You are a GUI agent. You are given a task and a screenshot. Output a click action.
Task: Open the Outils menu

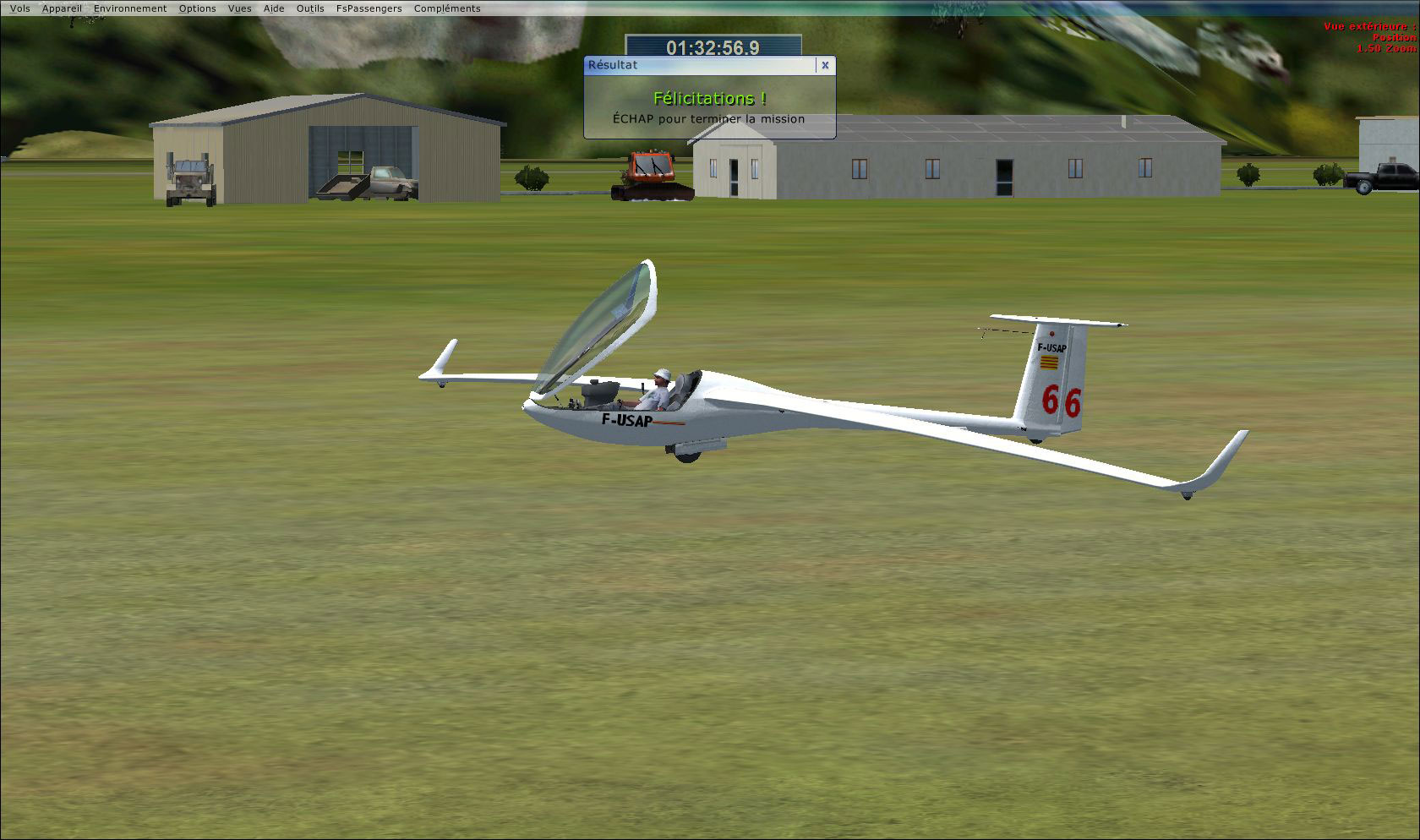[309, 8]
